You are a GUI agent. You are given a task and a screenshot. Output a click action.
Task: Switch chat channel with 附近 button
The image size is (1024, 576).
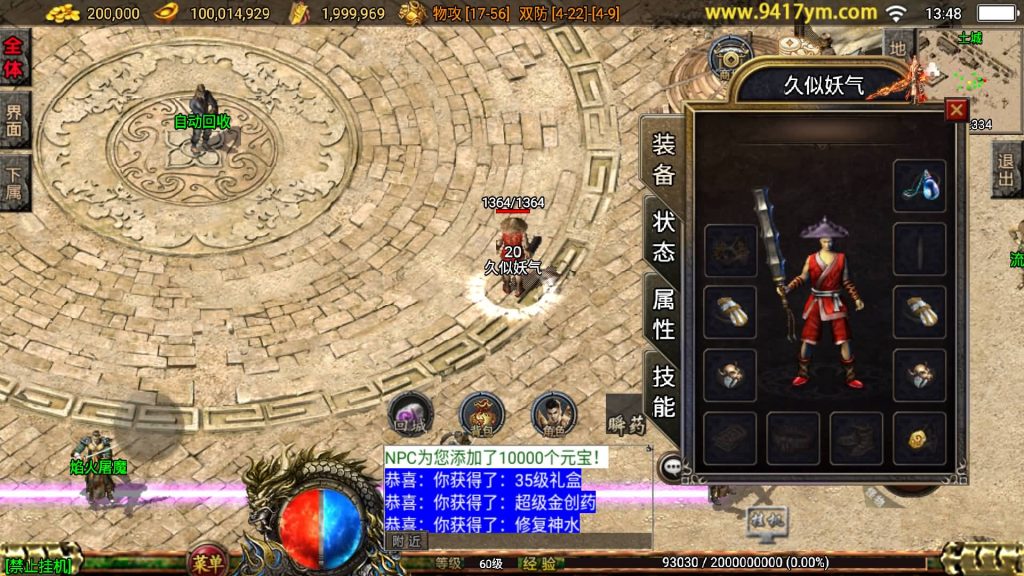coord(406,541)
